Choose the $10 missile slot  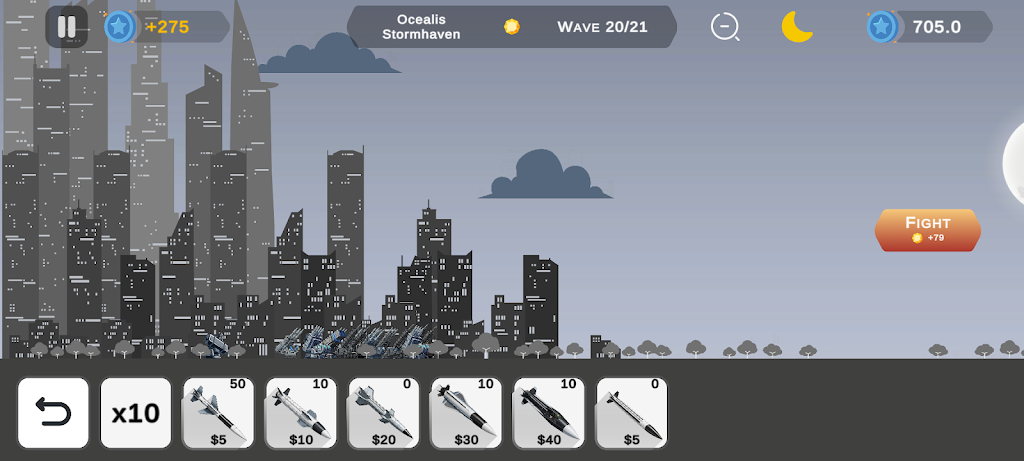tap(301, 413)
